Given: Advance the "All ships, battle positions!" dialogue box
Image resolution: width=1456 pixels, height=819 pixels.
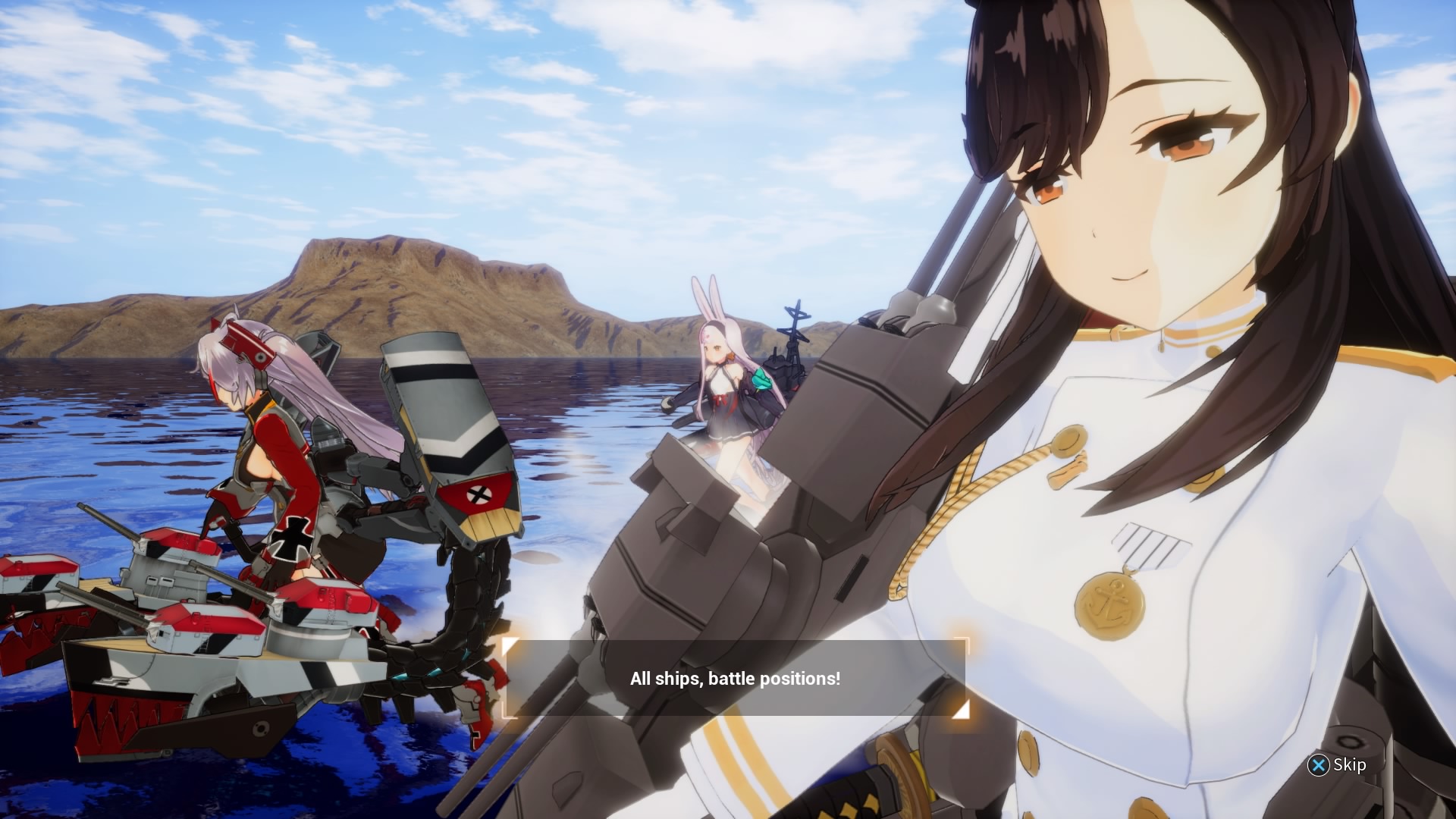Looking at the screenshot, I should pos(734,678).
